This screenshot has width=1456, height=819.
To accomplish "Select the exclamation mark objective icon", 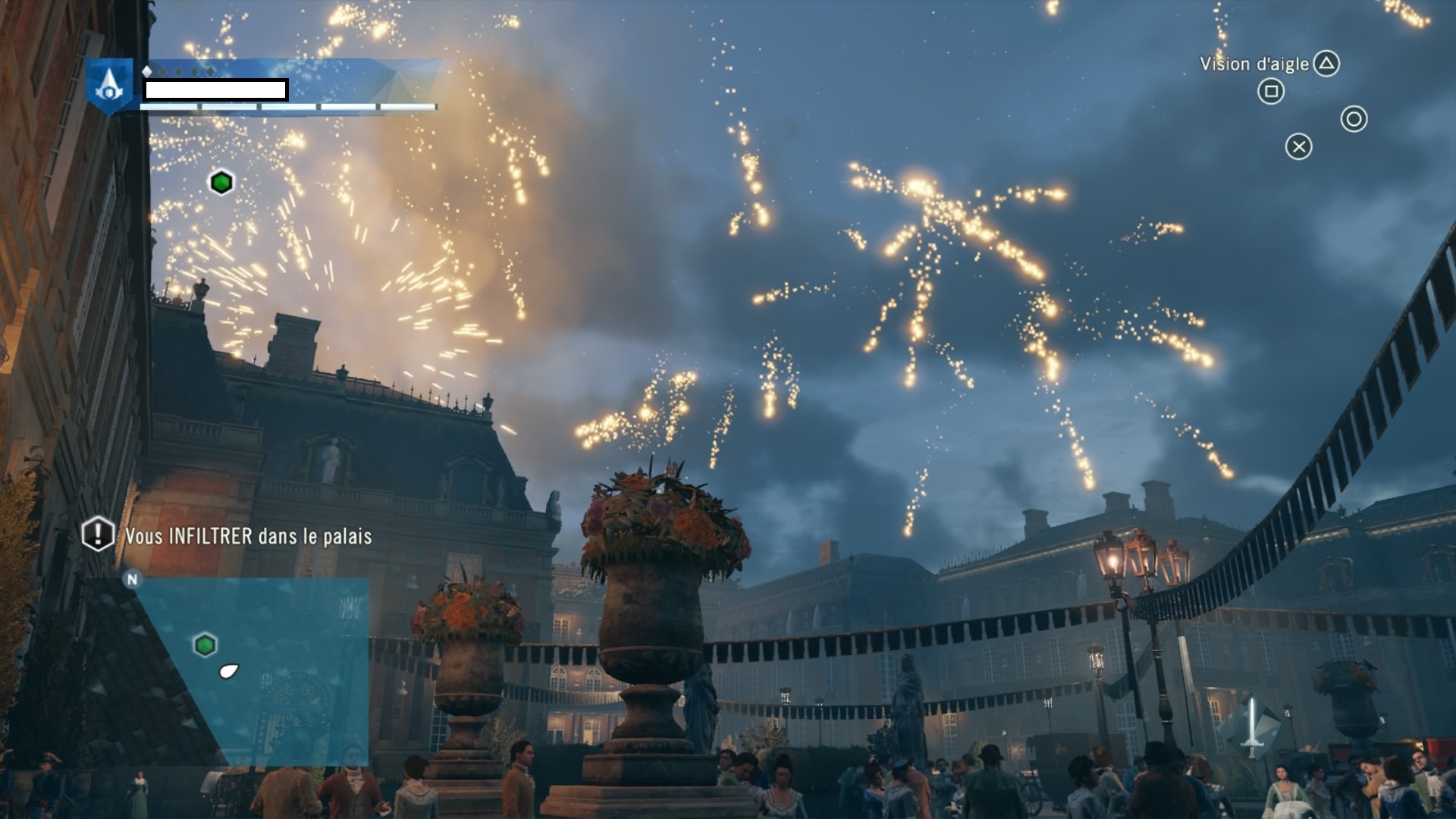I will pos(98,534).
